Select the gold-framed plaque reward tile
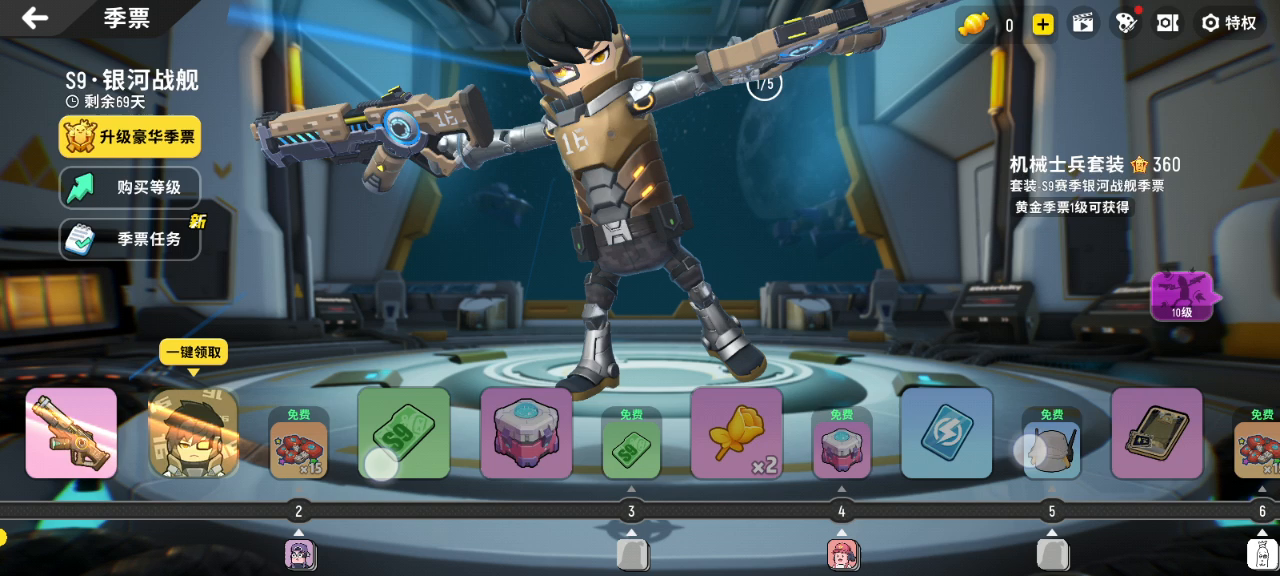 click(1157, 433)
